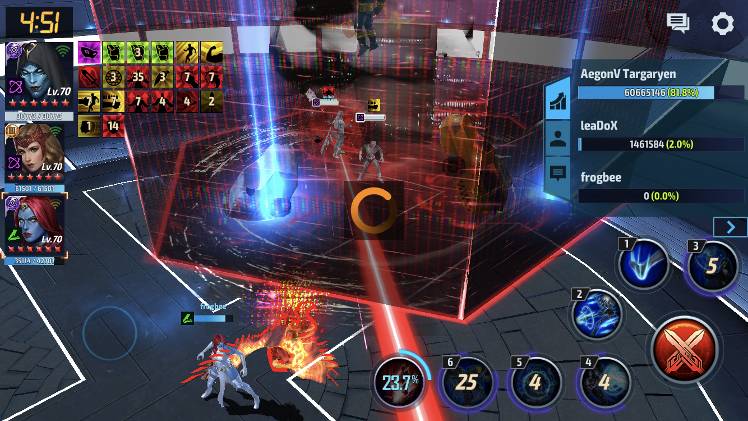Open the settings gear menu
Screen dimensions: 748x421
[x=722, y=23]
